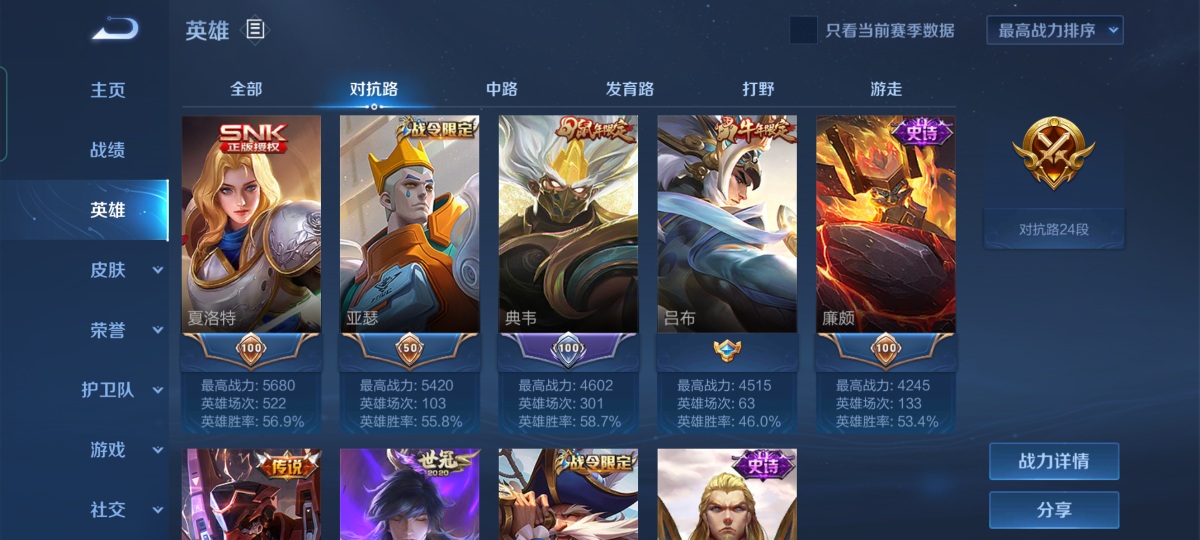The width and height of the screenshot is (1200, 540).
Task: Expand the 护卫队 guard team menu
Action: (120, 390)
